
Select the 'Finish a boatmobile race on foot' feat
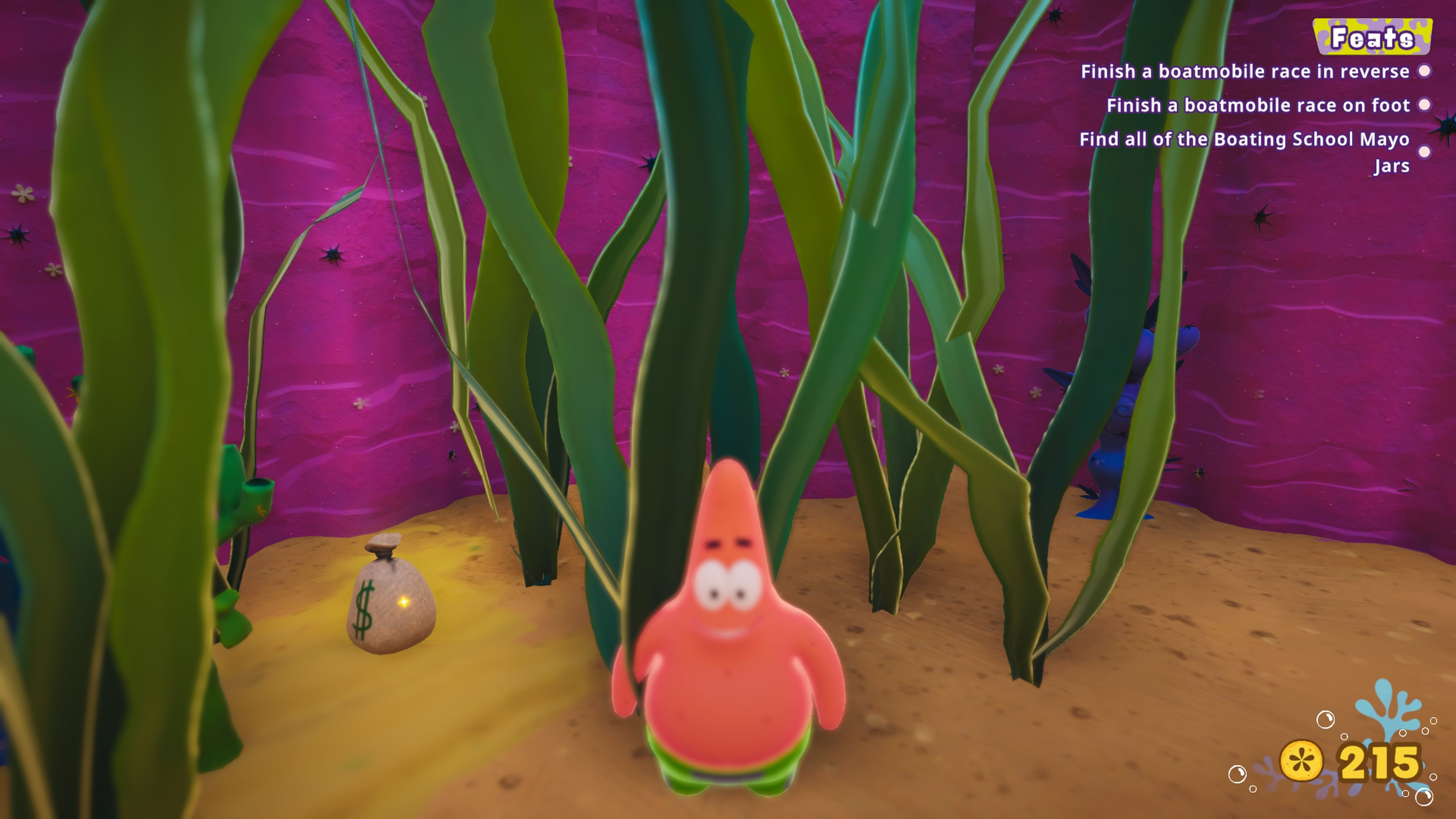tap(1258, 106)
